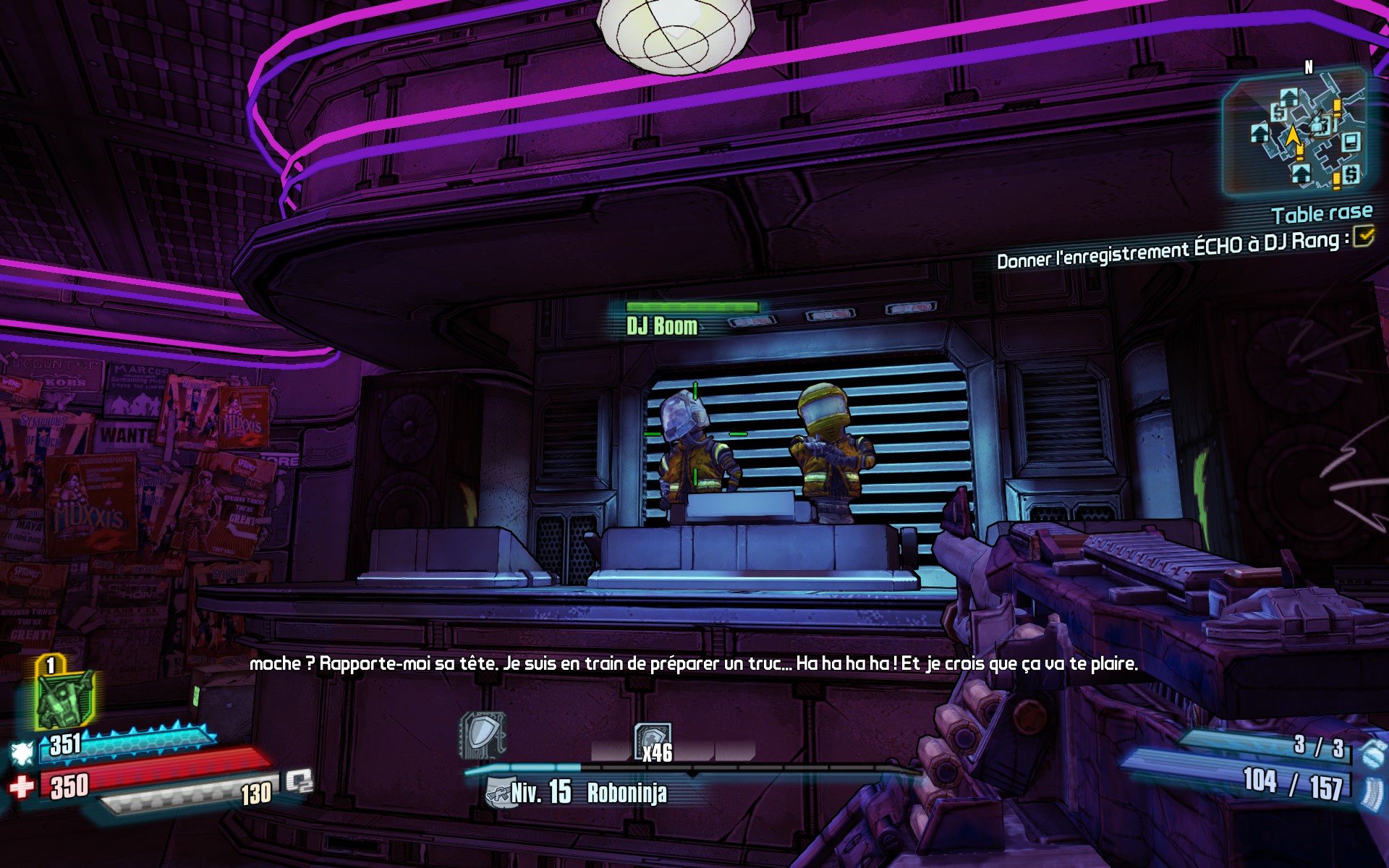Select the Table rase mission title
The height and width of the screenshot is (868, 1389).
(1321, 213)
